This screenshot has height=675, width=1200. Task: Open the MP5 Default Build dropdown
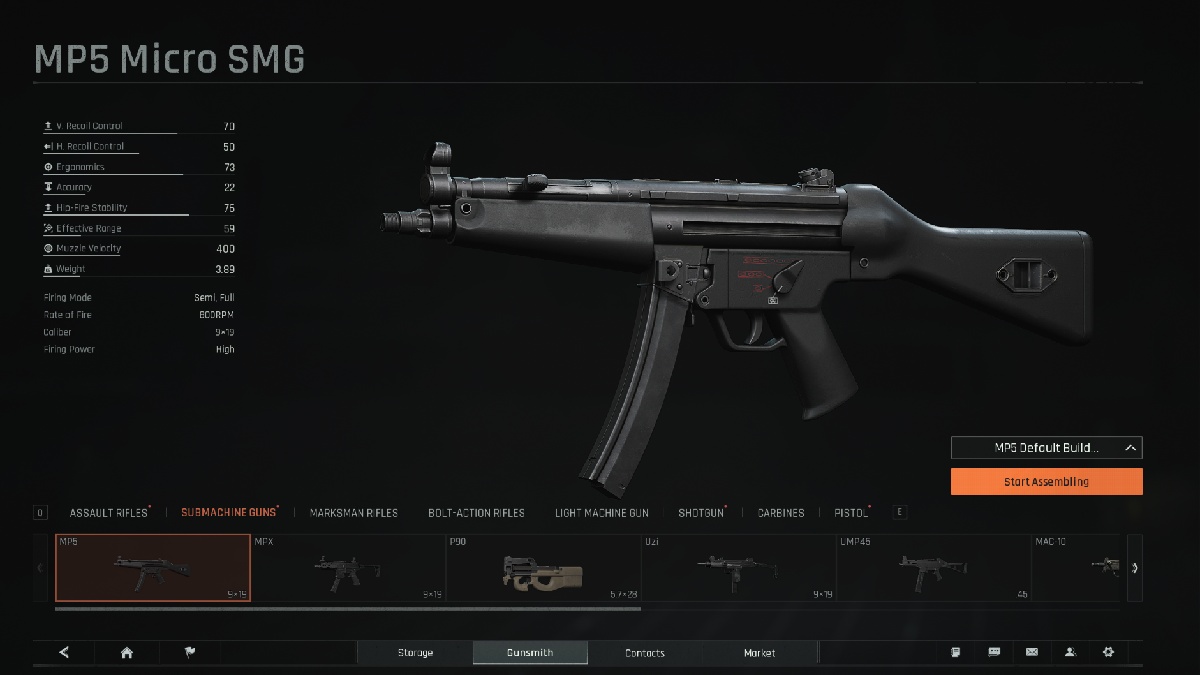[1046, 448]
